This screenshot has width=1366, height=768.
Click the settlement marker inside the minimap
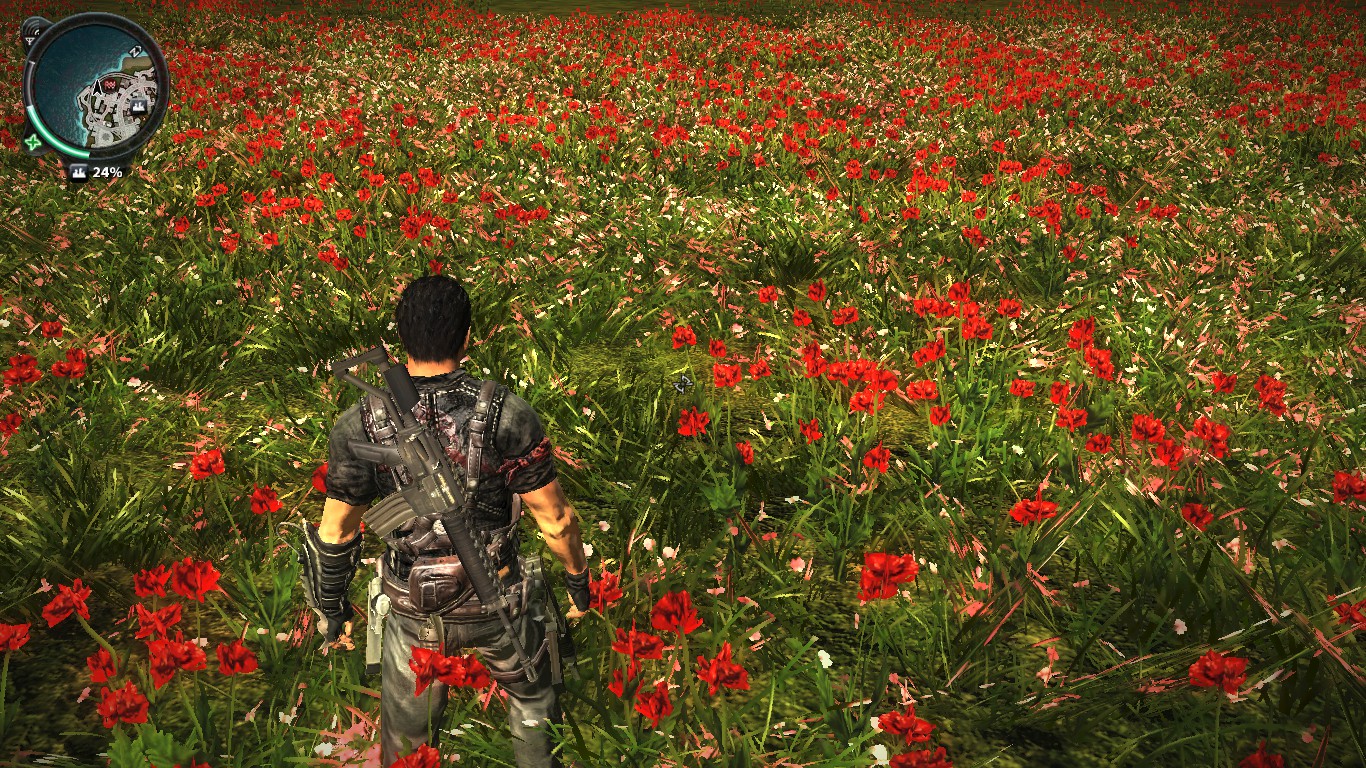pyautogui.click(x=137, y=105)
